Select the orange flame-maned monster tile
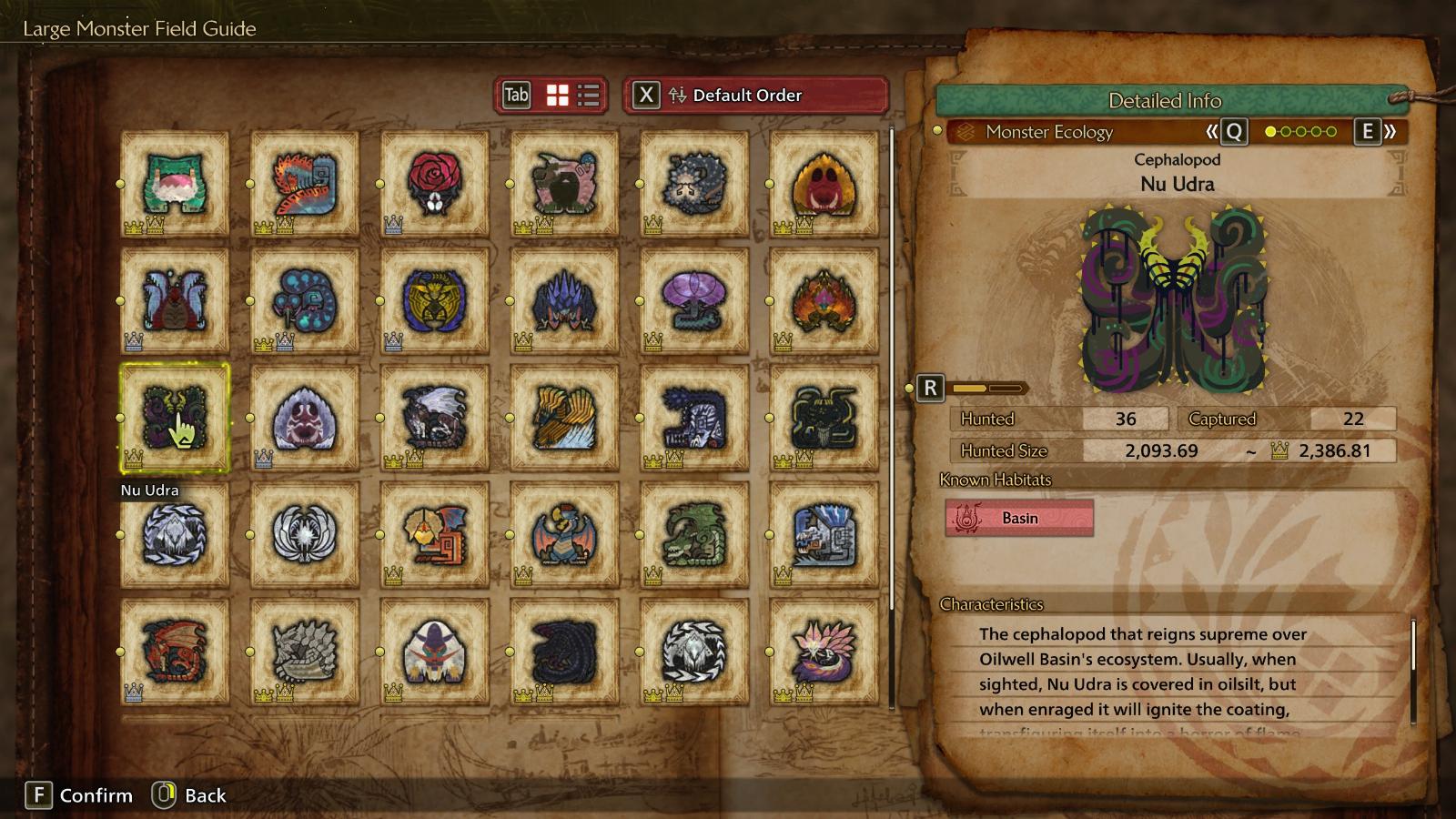This screenshot has width=1456, height=819. pos(824,301)
